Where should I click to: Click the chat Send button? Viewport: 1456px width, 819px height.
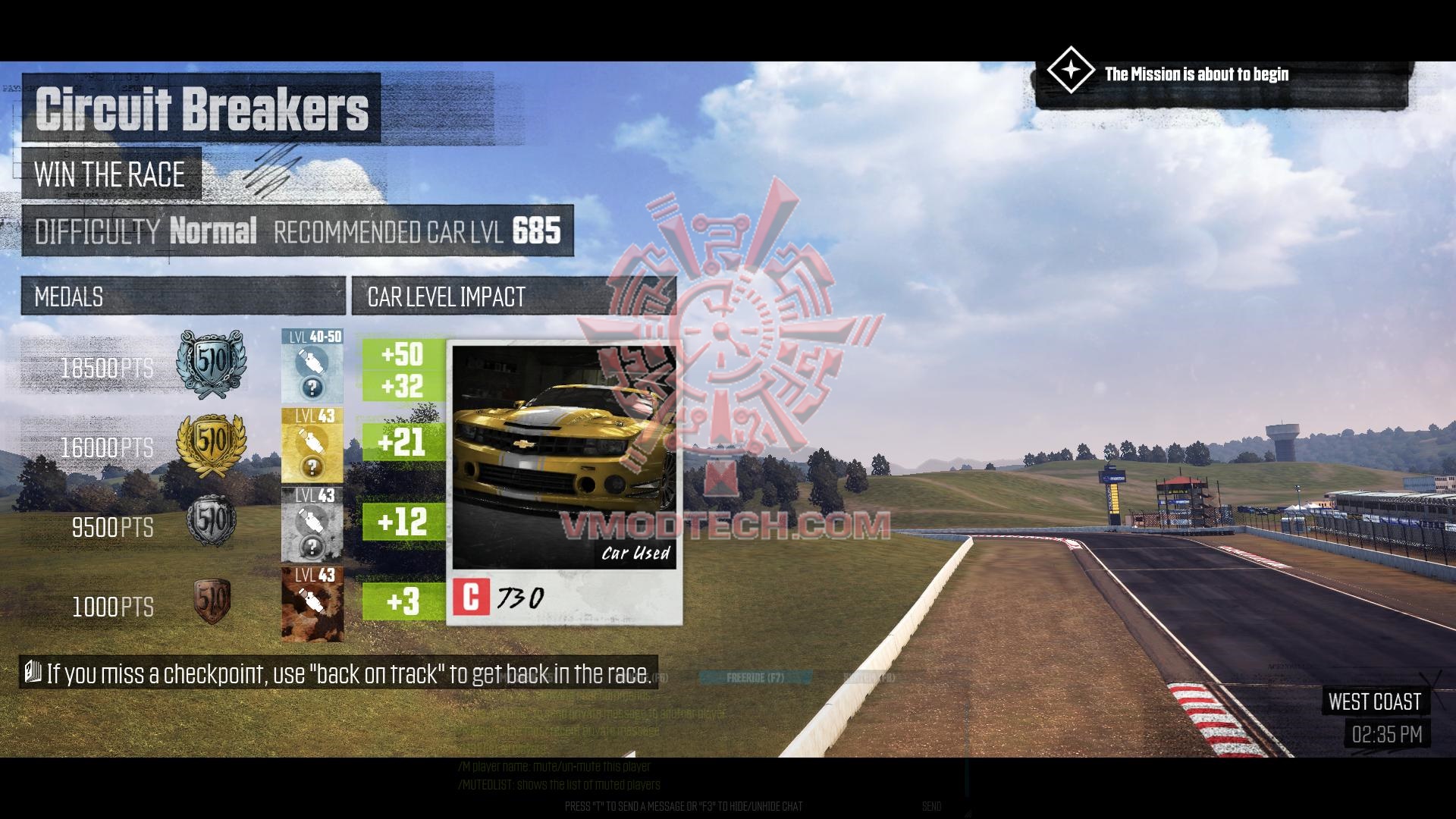point(932,806)
